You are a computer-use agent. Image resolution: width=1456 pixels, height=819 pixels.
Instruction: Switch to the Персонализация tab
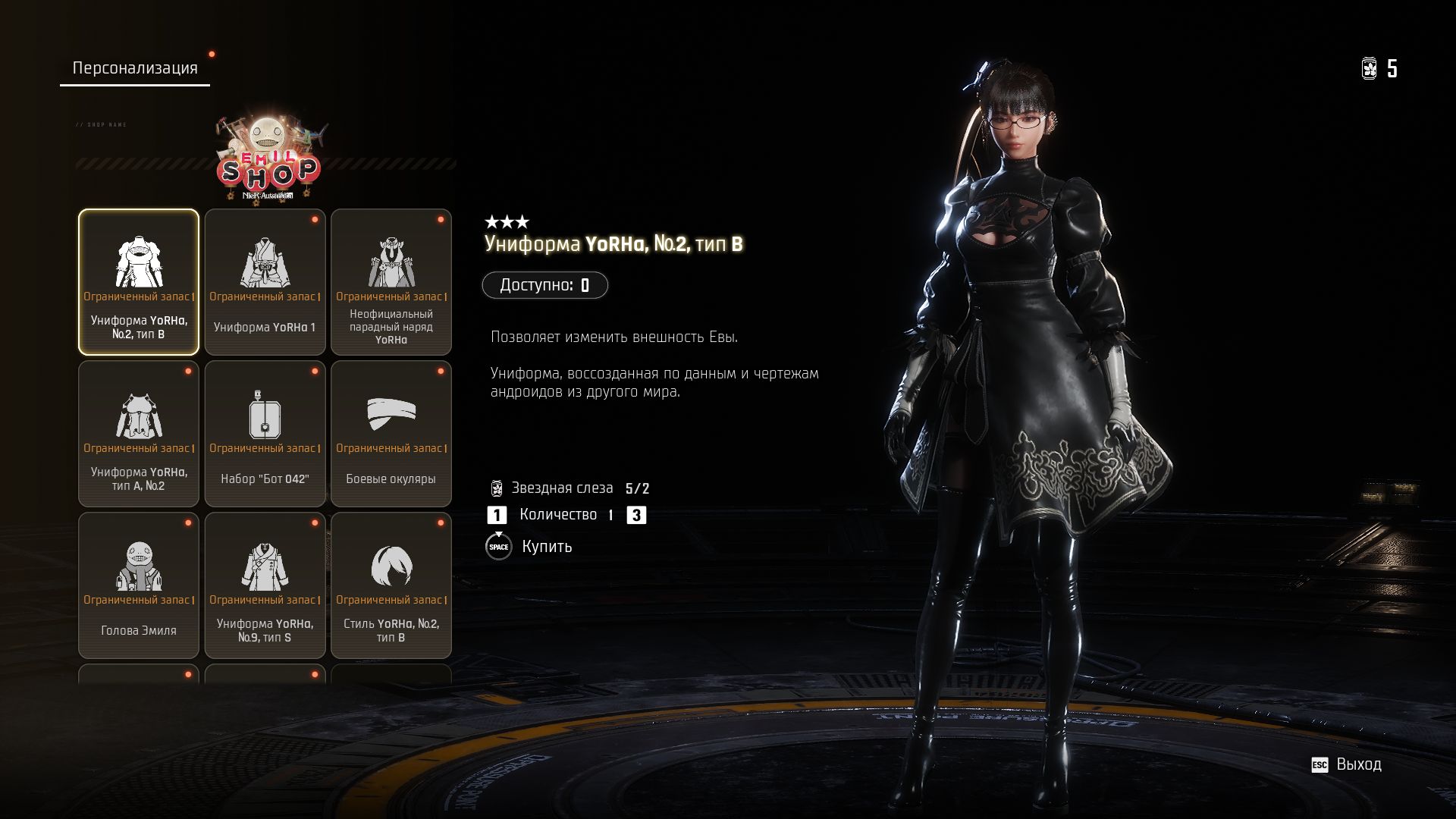click(135, 68)
